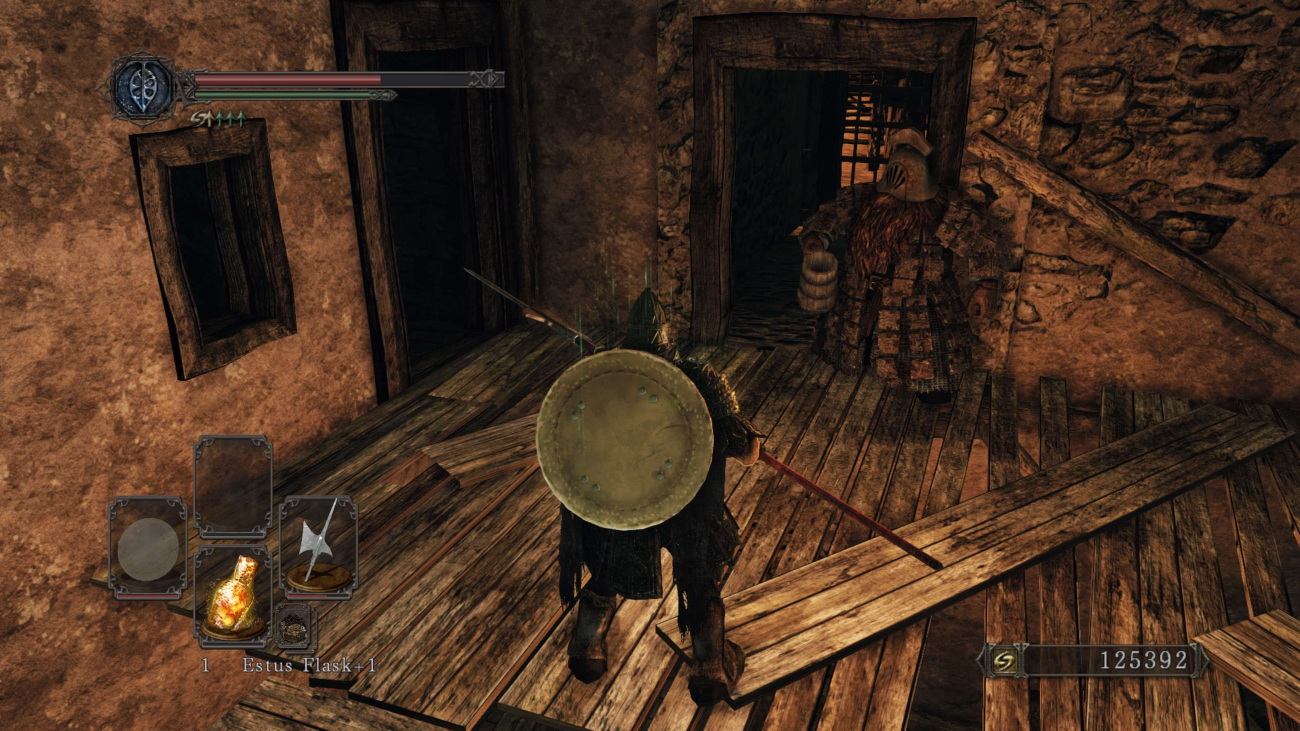This screenshot has width=1300, height=731.
Task: Select the Estus Flask item slot
Action: click(x=233, y=594)
